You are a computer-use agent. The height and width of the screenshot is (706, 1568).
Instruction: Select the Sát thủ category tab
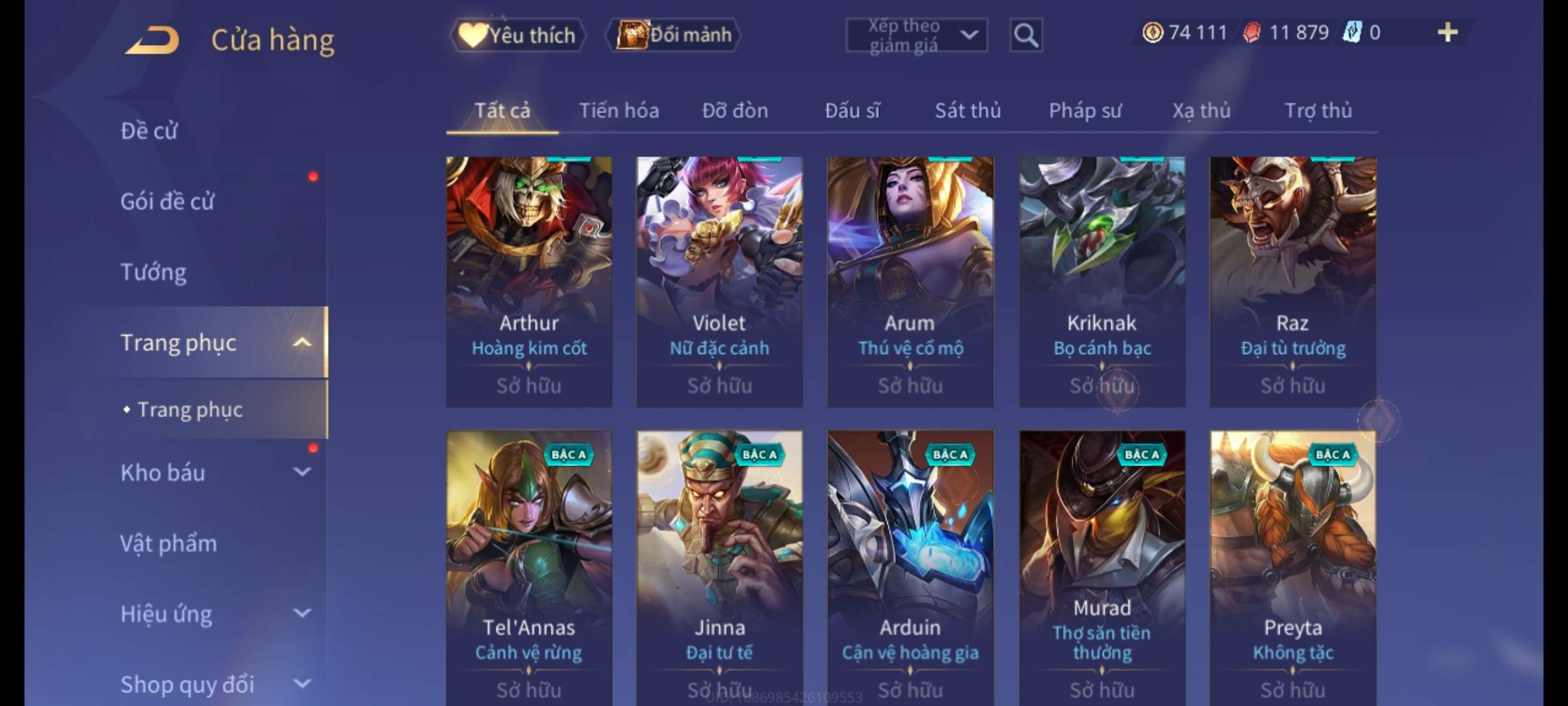968,111
